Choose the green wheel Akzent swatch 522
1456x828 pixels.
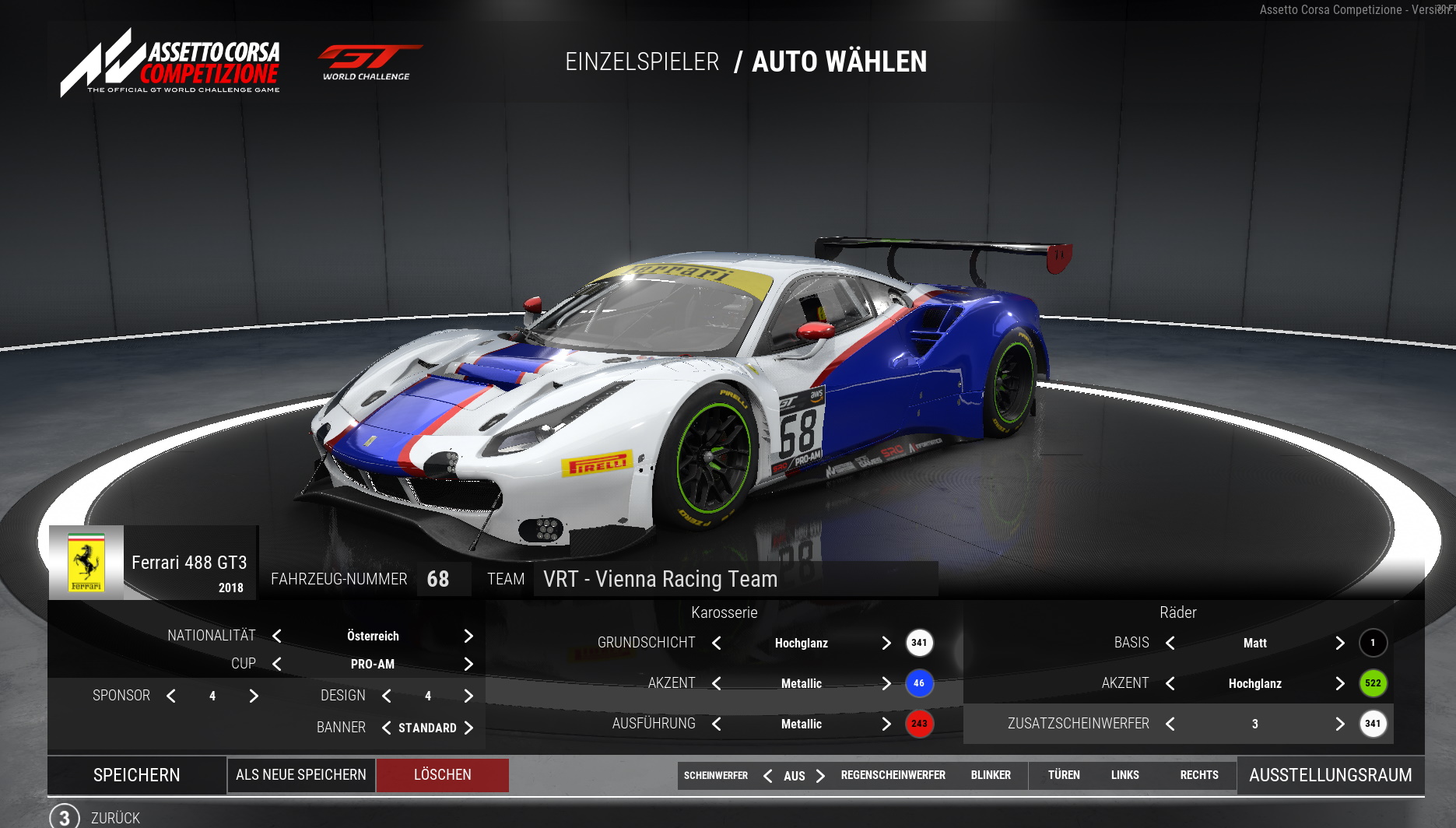(x=1373, y=683)
